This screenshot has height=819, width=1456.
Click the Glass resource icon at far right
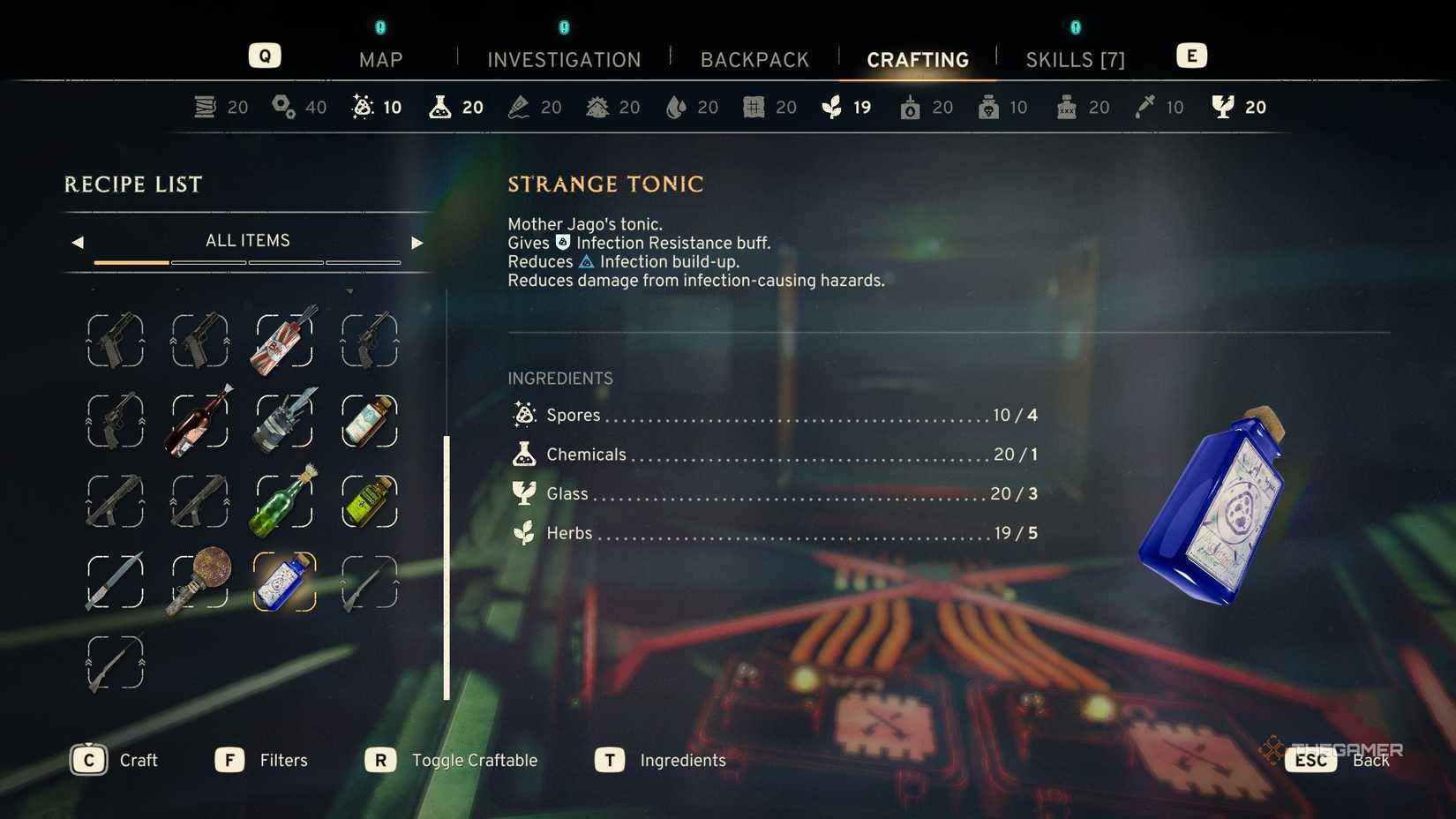[1221, 106]
